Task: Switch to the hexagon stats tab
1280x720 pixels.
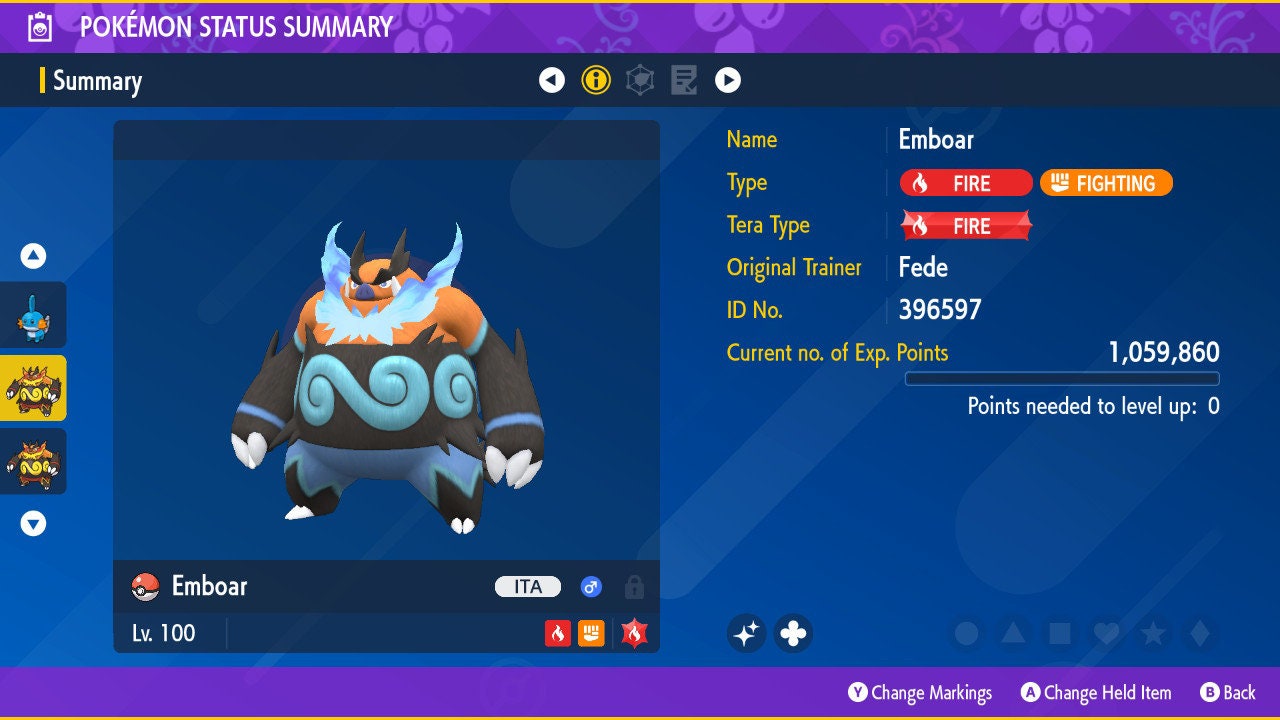Action: (640, 80)
